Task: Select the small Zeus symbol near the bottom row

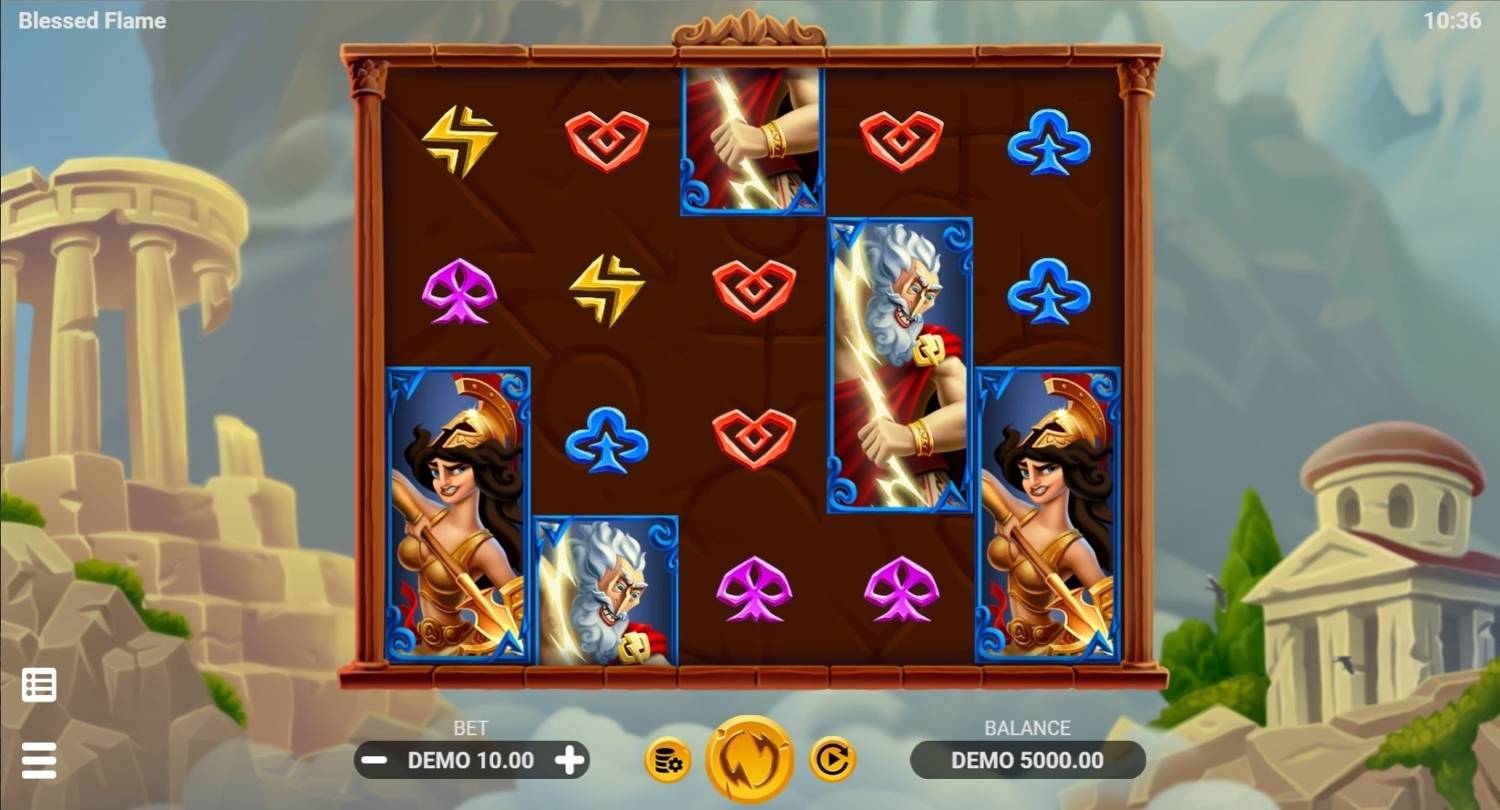Action: click(606, 590)
